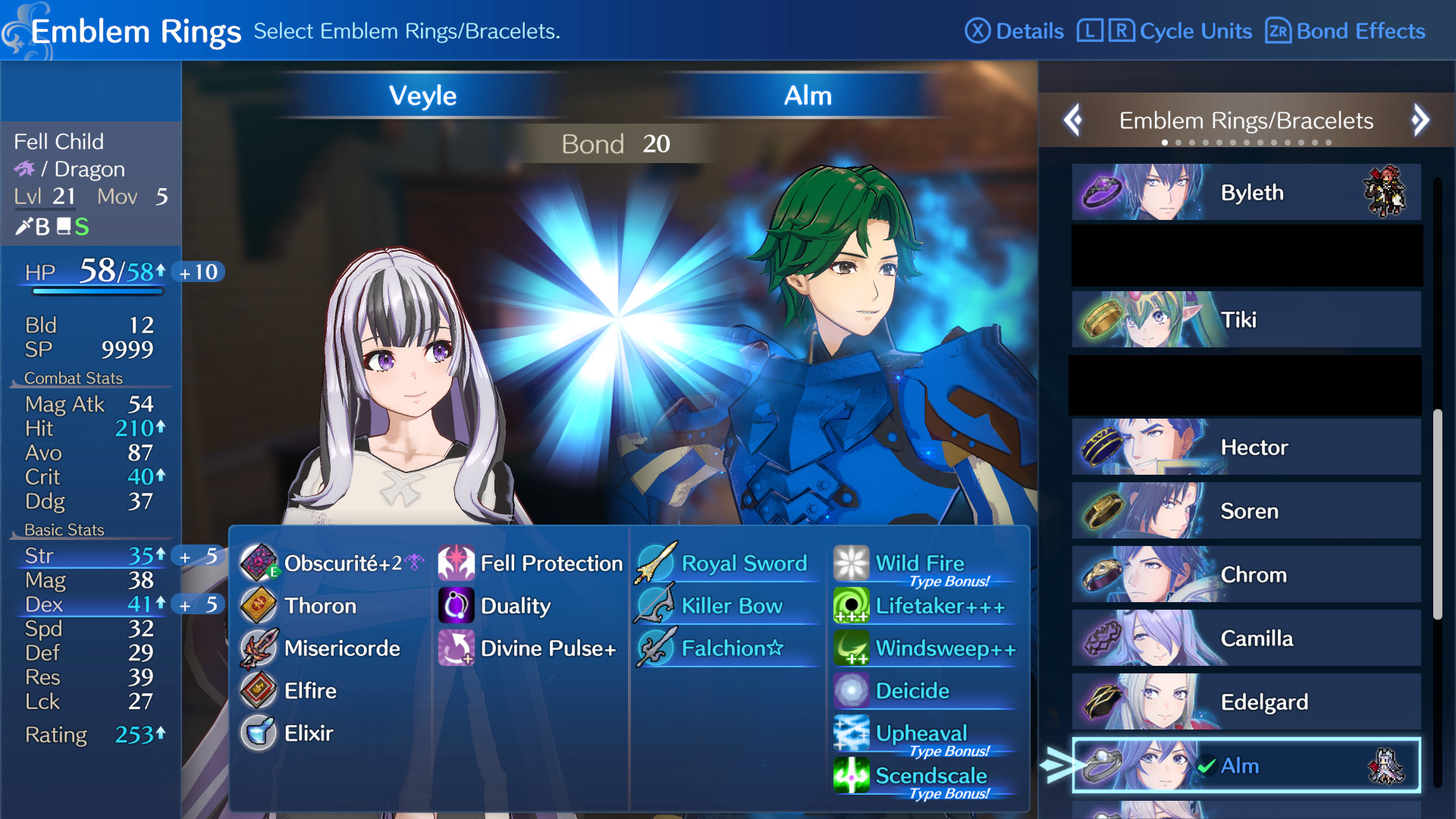Viewport: 1456px width, 819px height.
Task: Go to previous Emblem Rings page
Action: pyautogui.click(x=1073, y=120)
